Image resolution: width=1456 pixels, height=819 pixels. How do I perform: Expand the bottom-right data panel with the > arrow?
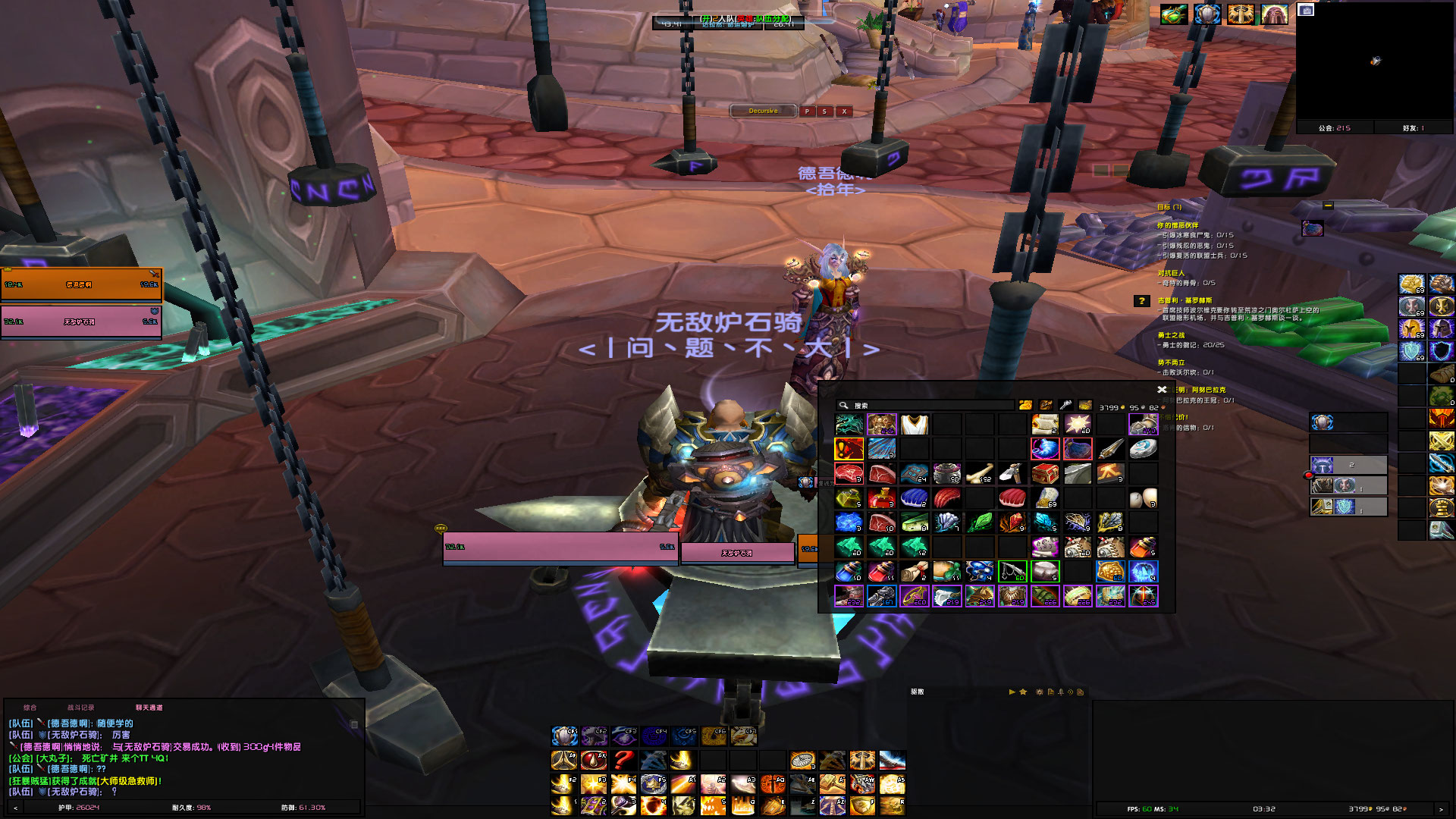[1439, 808]
